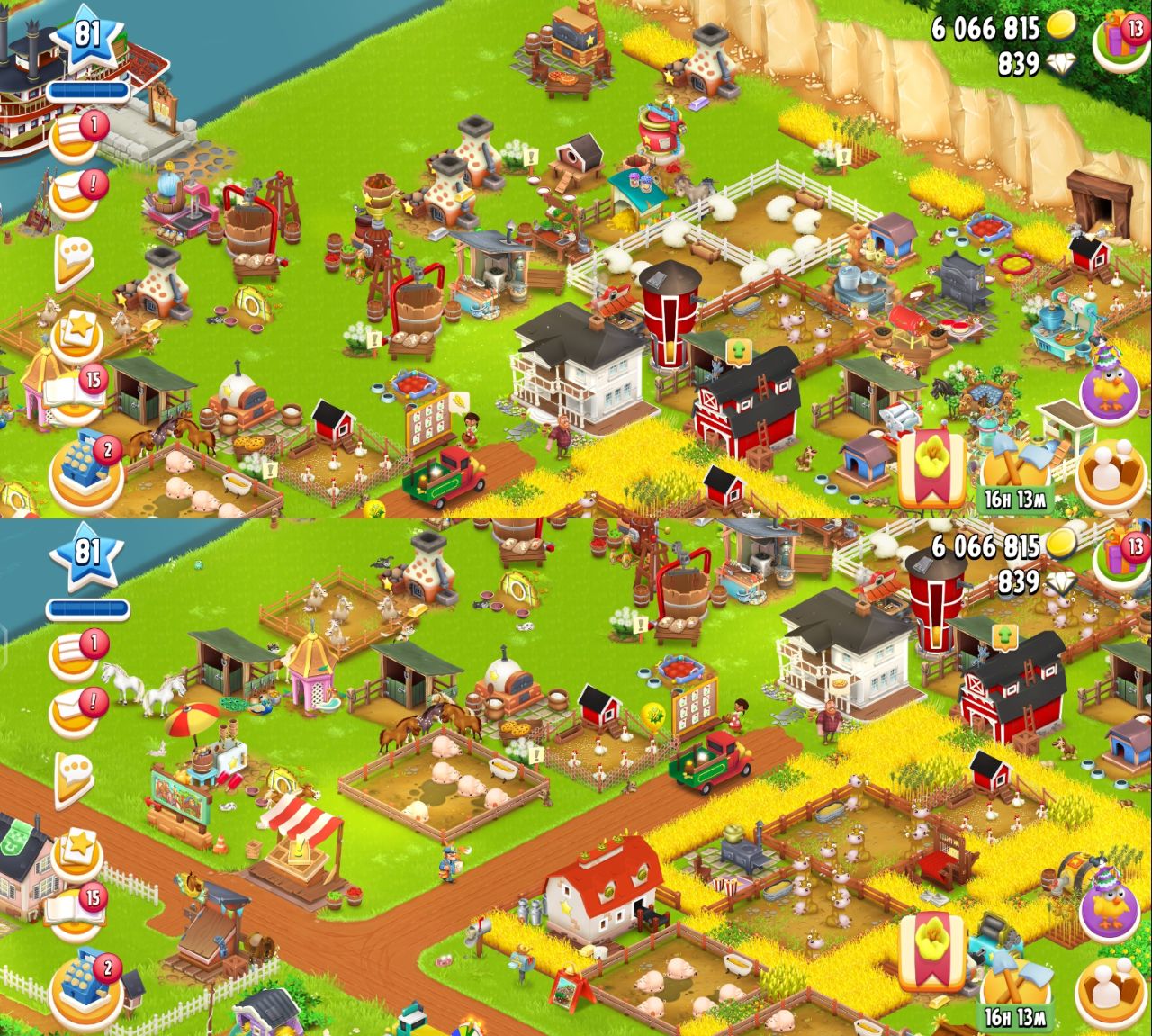
Task: Open the chat bubble icon in the upper screenshot
Action: coord(76,260)
